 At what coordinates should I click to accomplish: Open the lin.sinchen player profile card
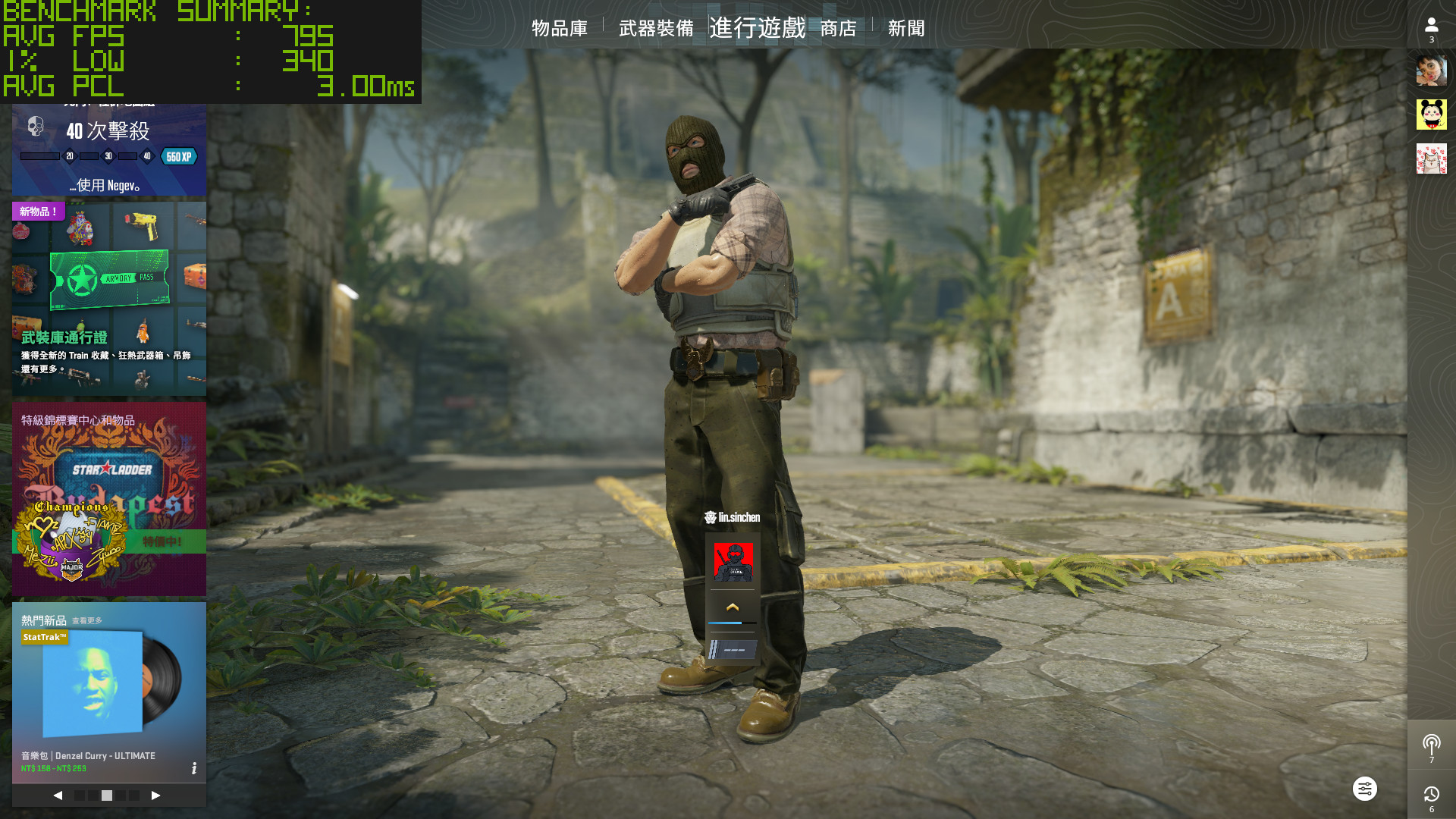pyautogui.click(x=733, y=563)
